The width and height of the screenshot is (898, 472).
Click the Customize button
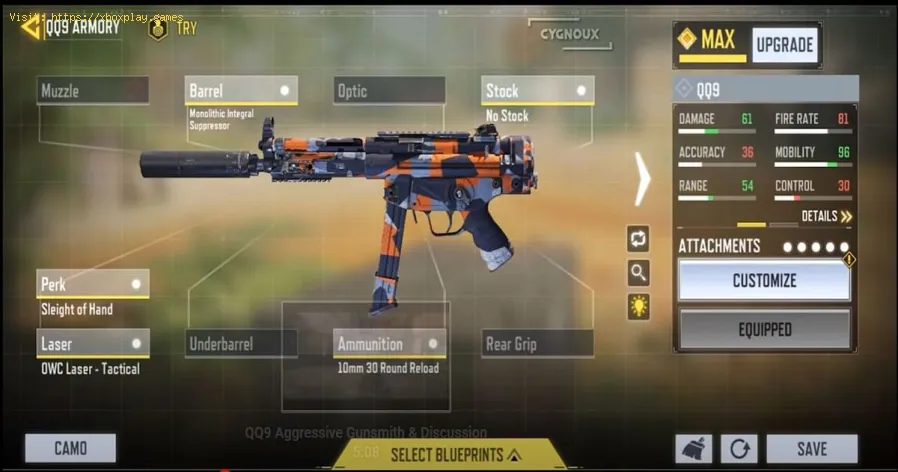764,281
